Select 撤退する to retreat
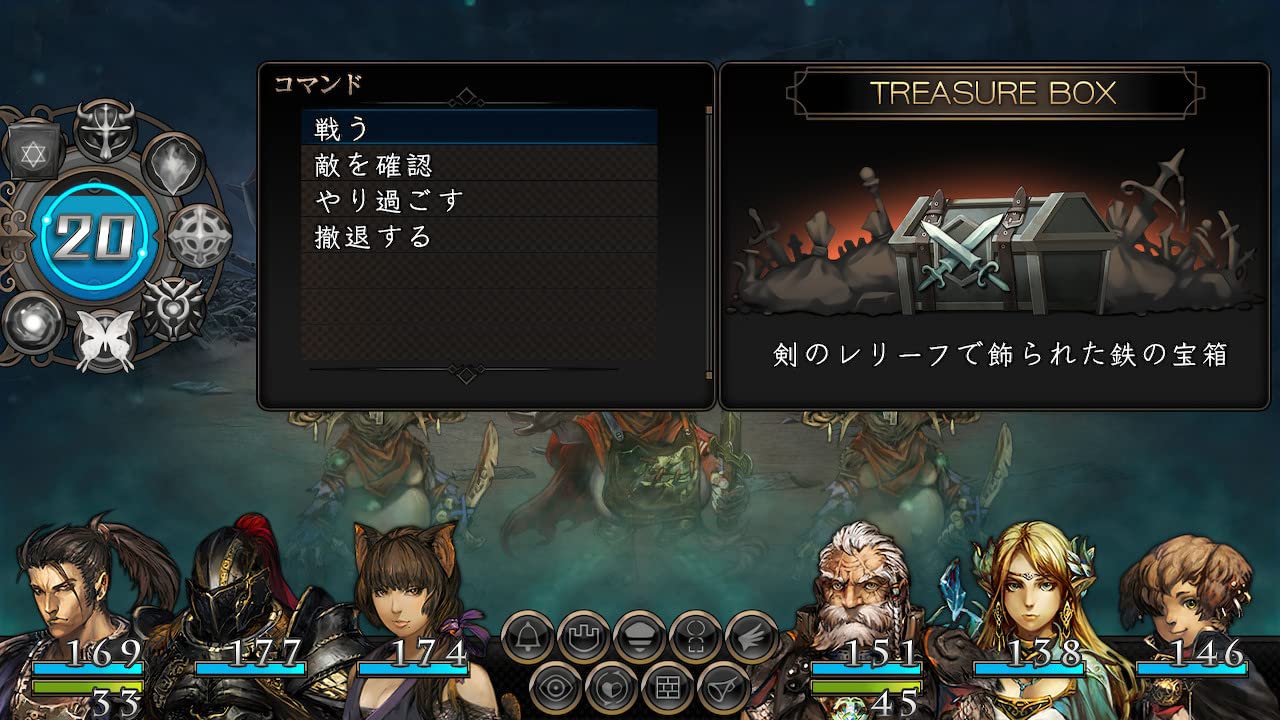The height and width of the screenshot is (720, 1280). point(479,237)
